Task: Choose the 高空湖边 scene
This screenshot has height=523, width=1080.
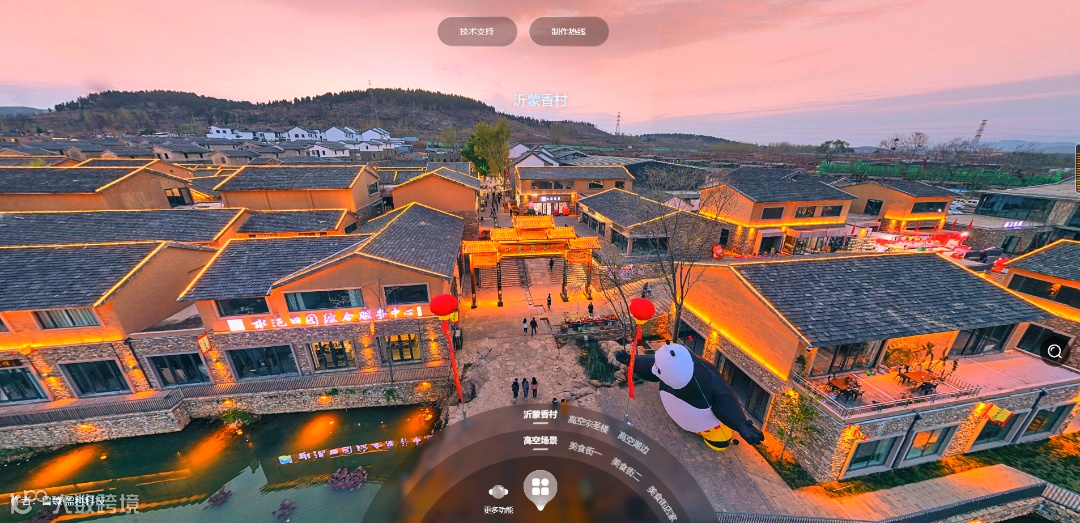Action: click(633, 441)
